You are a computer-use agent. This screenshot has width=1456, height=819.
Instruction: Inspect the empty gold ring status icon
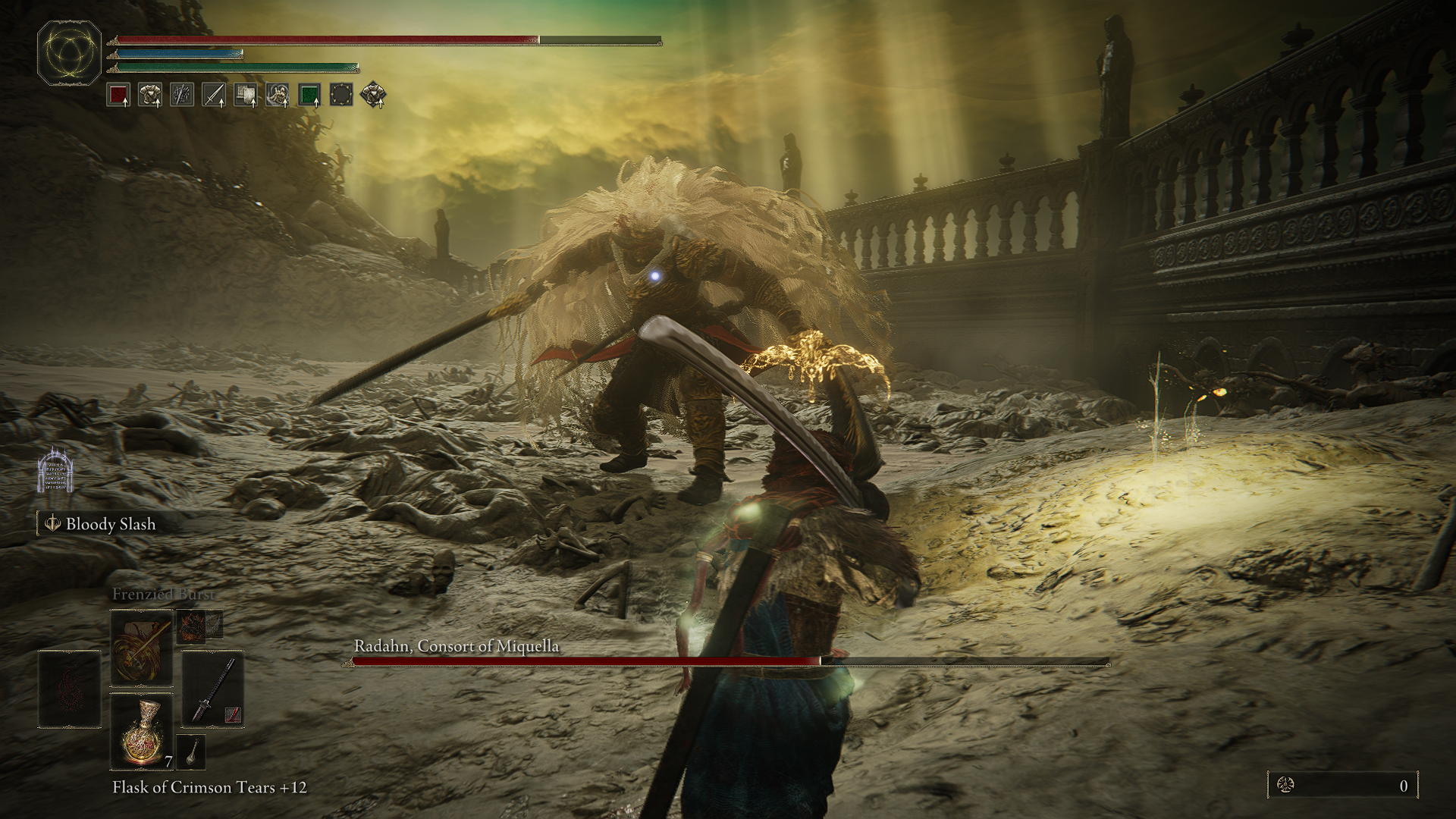(341, 95)
